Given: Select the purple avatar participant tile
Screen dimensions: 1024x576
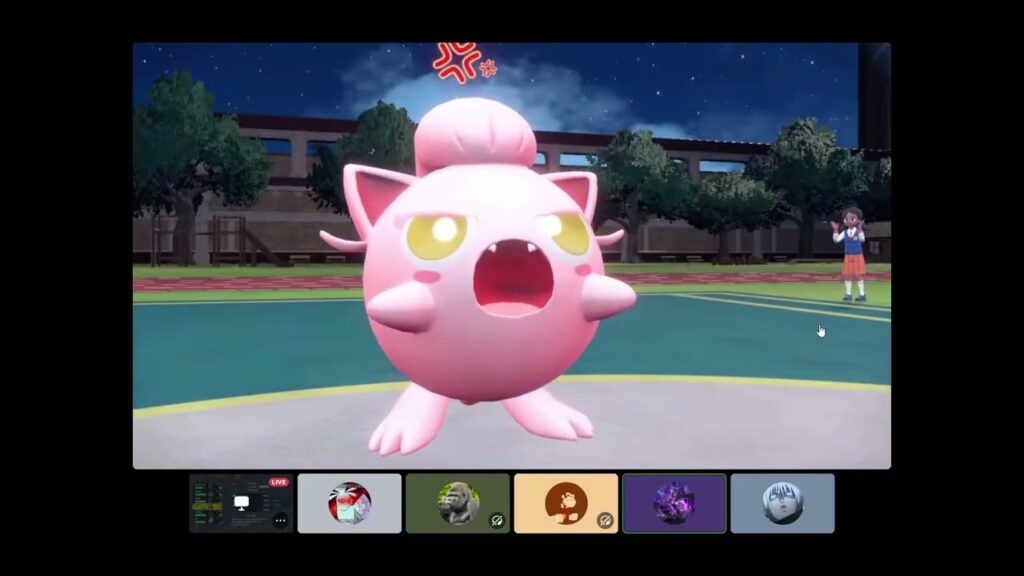Looking at the screenshot, I should (x=674, y=503).
